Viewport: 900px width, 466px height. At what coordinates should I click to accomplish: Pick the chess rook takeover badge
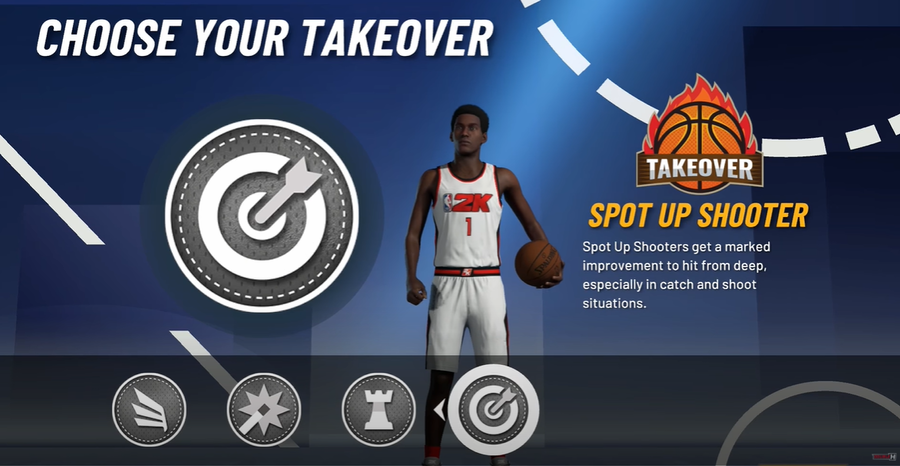point(379,410)
